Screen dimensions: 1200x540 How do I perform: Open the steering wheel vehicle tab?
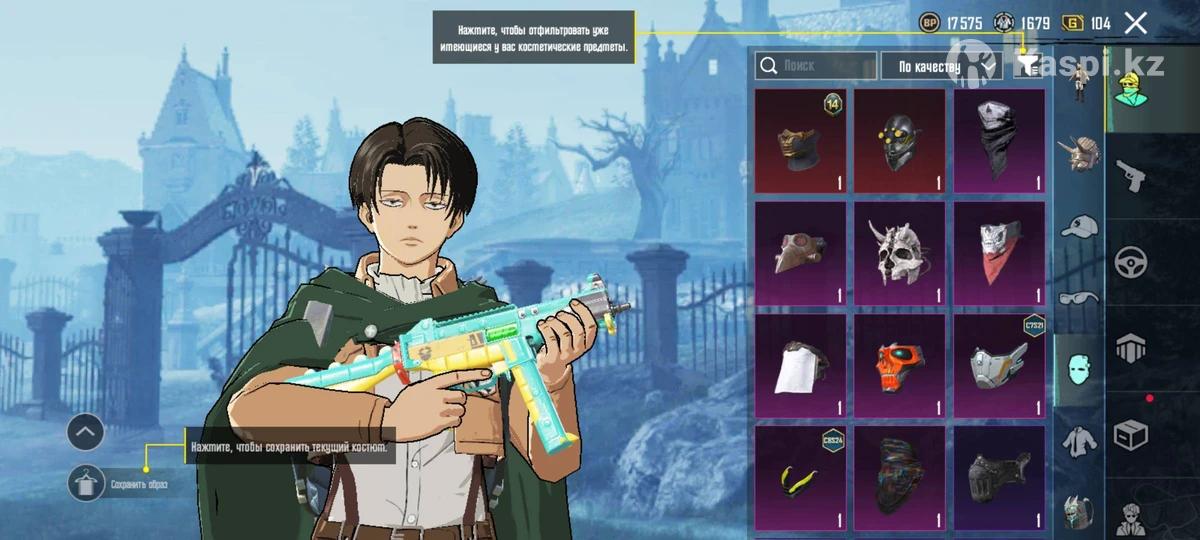click(x=1130, y=262)
